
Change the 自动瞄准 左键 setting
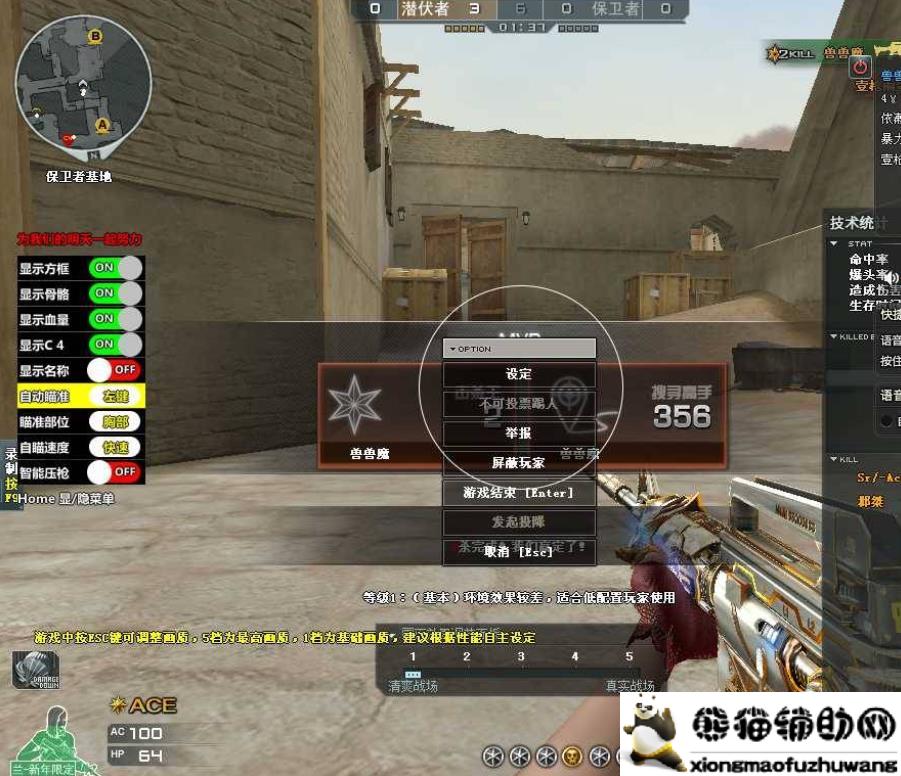pyautogui.click(x=115, y=396)
